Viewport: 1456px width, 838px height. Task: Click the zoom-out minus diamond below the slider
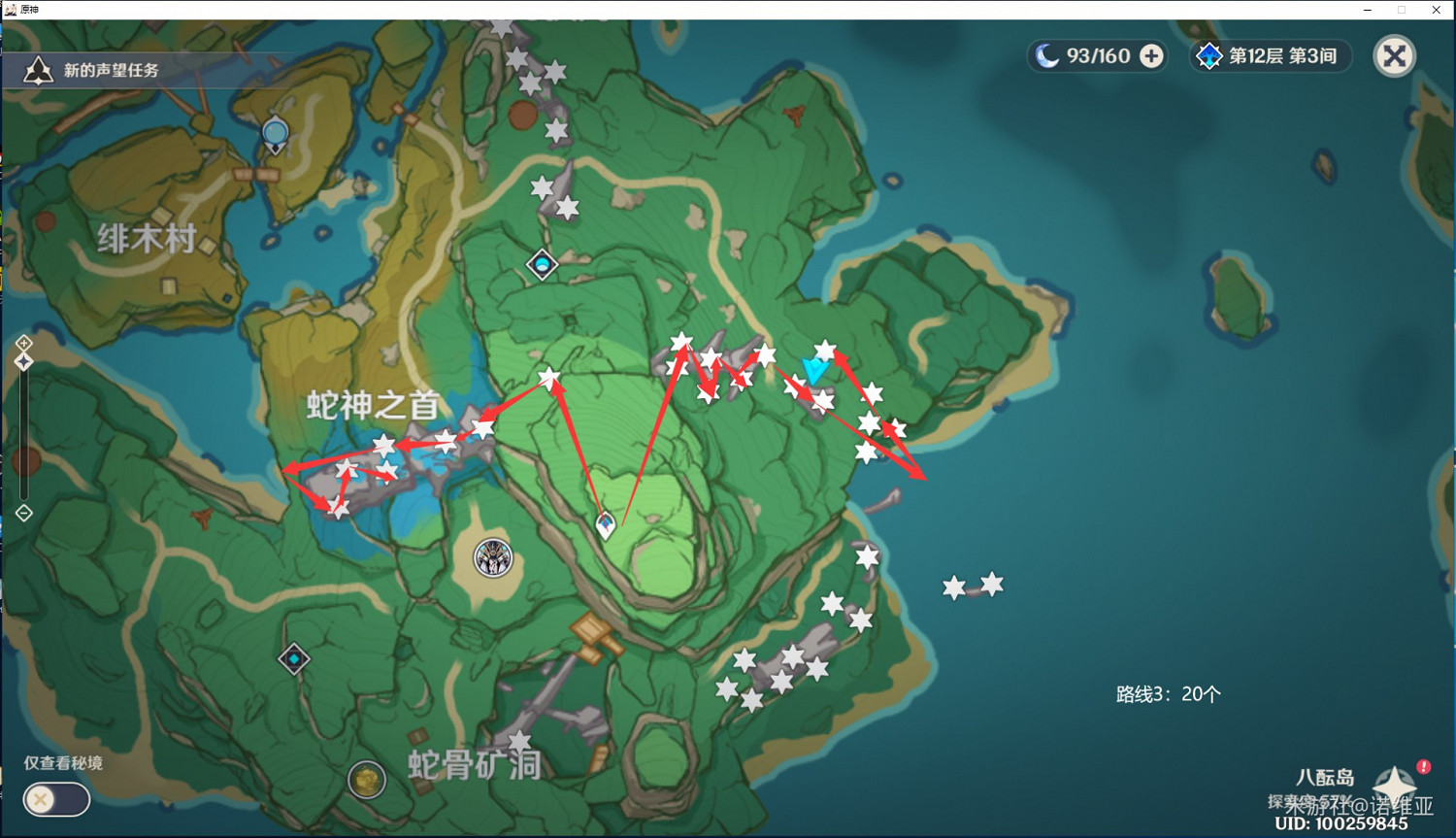pos(22,512)
